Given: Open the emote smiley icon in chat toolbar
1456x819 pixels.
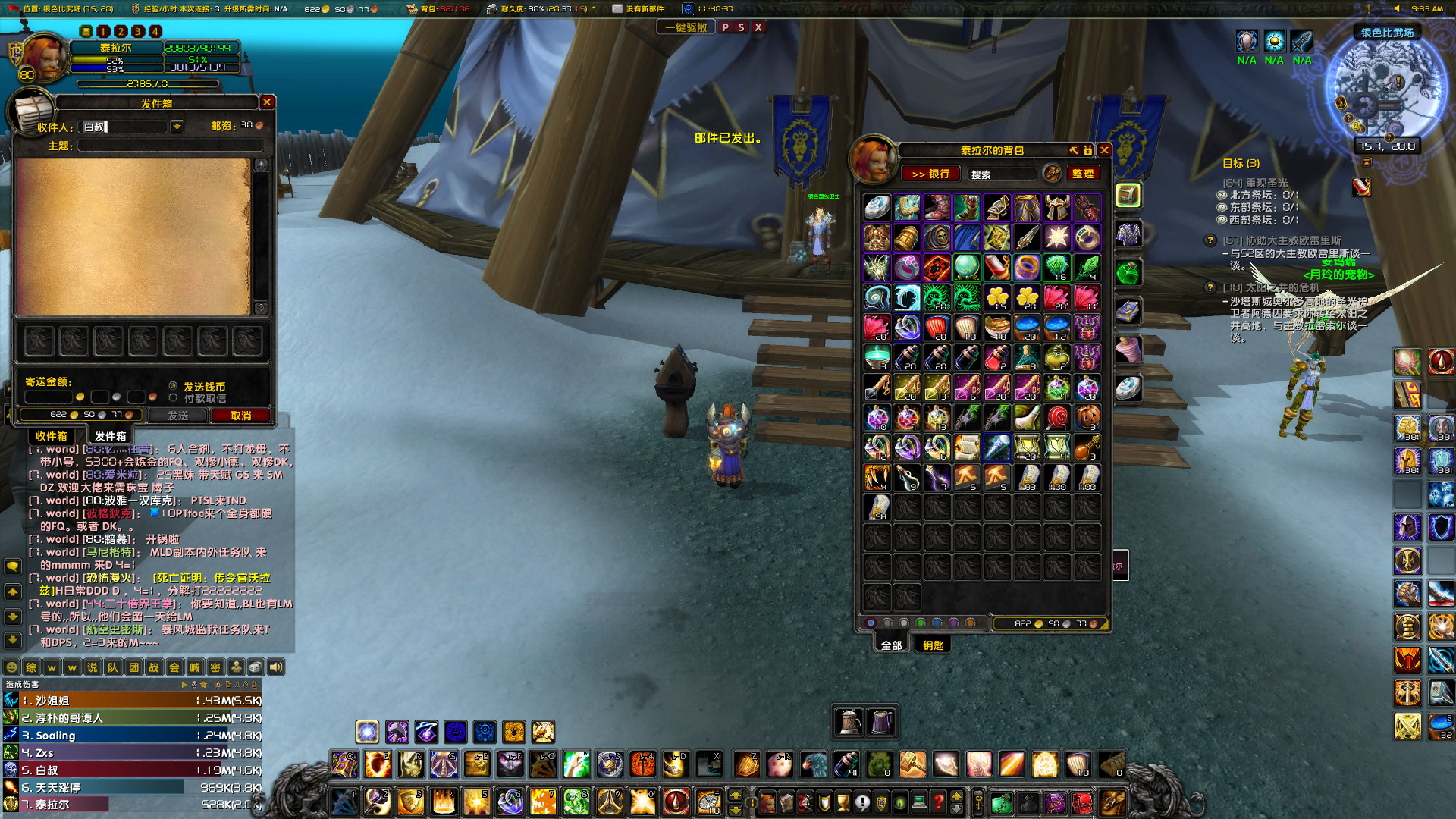Looking at the screenshot, I should [x=11, y=667].
